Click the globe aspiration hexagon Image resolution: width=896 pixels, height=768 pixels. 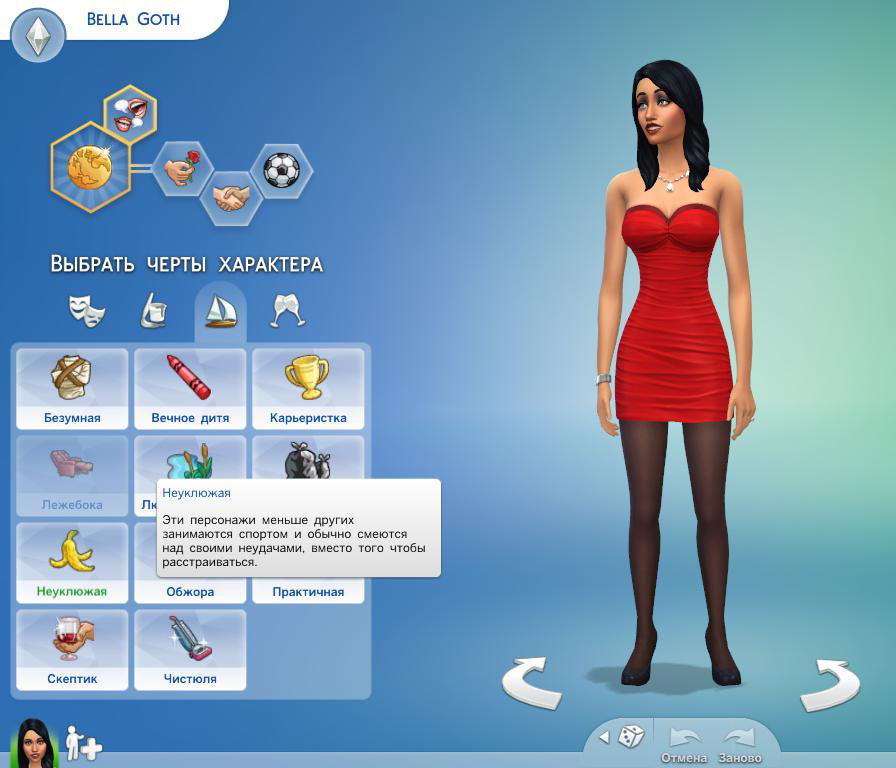point(91,168)
